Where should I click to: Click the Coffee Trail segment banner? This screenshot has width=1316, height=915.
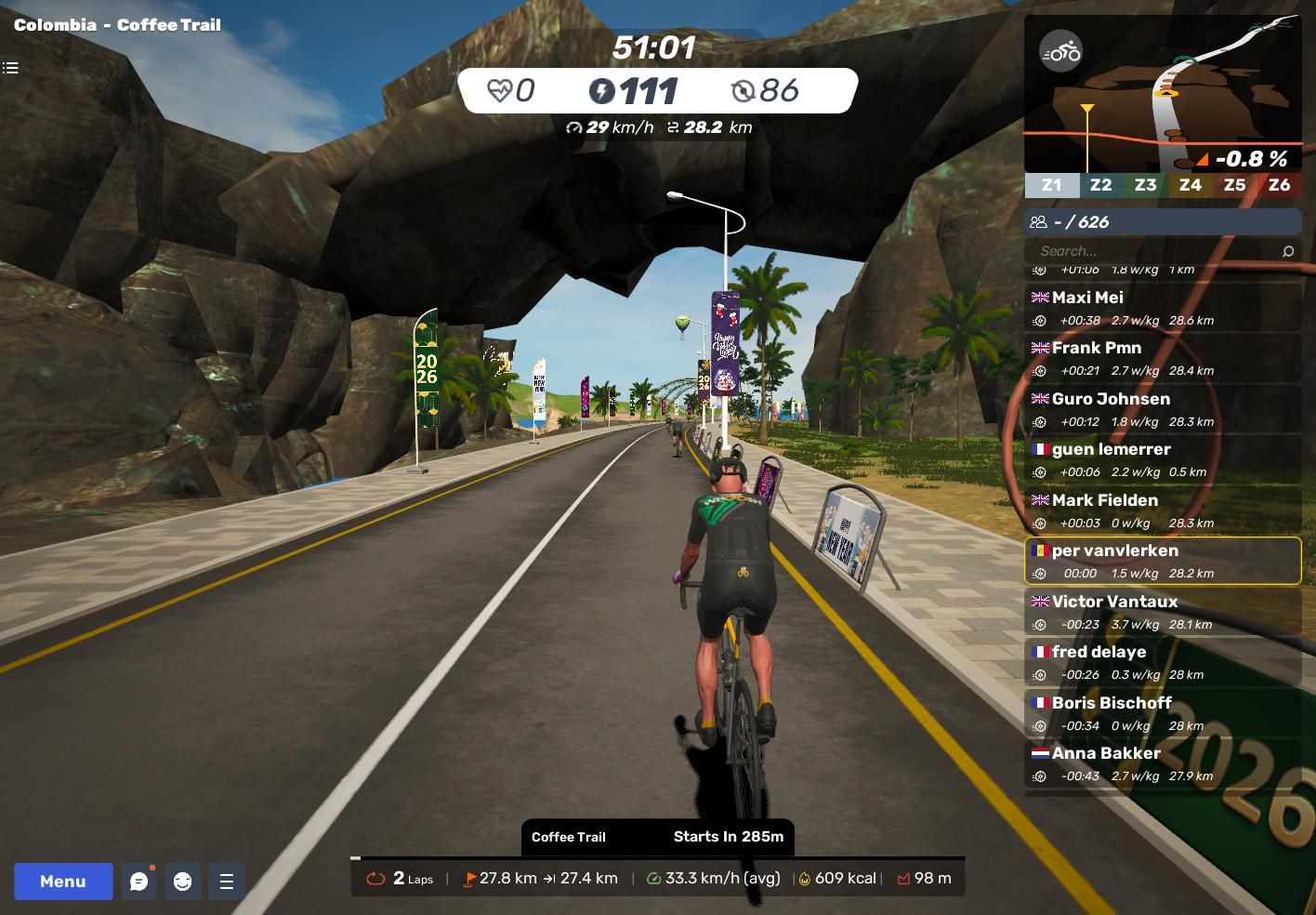657,837
